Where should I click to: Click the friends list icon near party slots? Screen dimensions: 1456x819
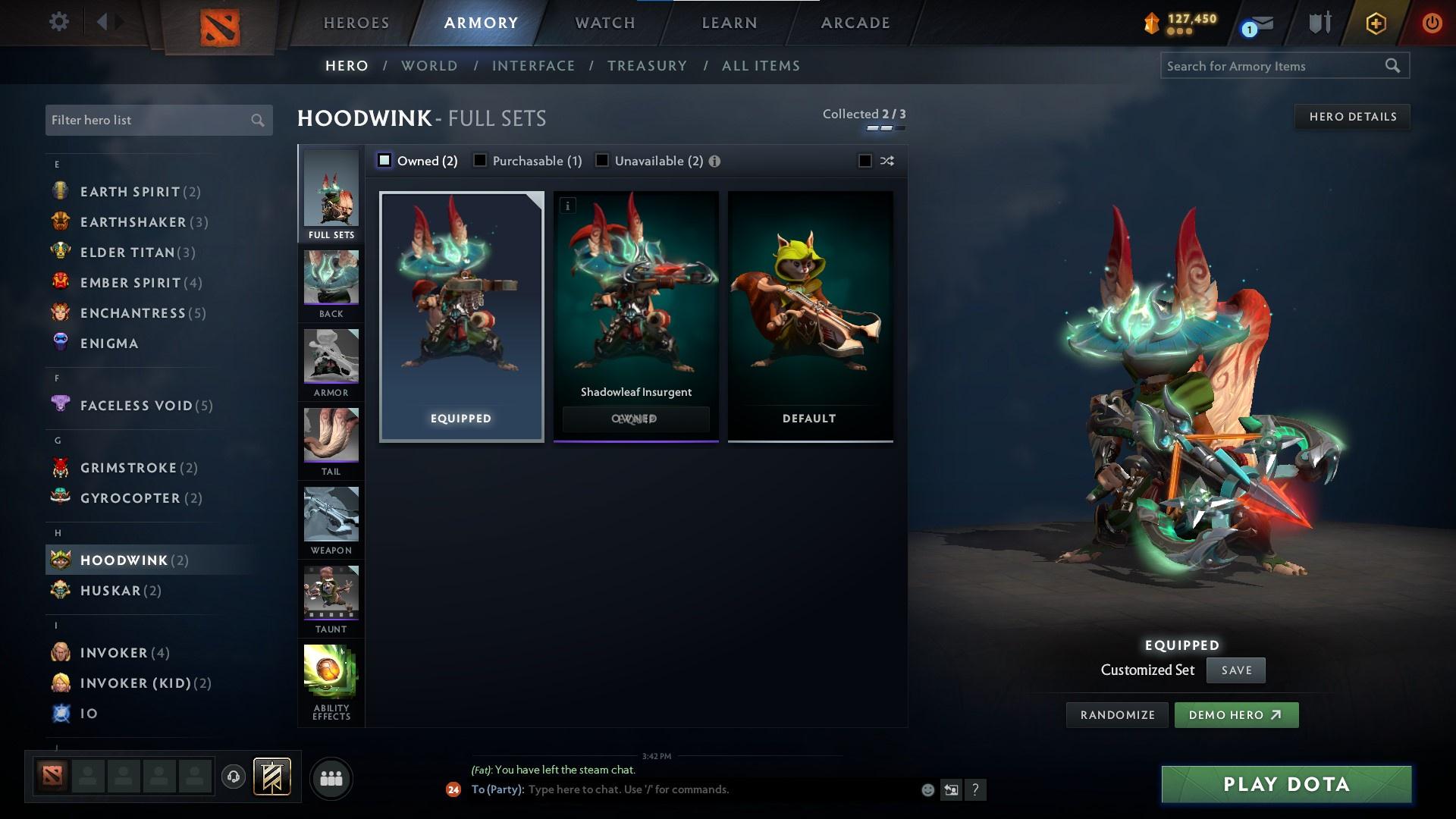coord(331,778)
